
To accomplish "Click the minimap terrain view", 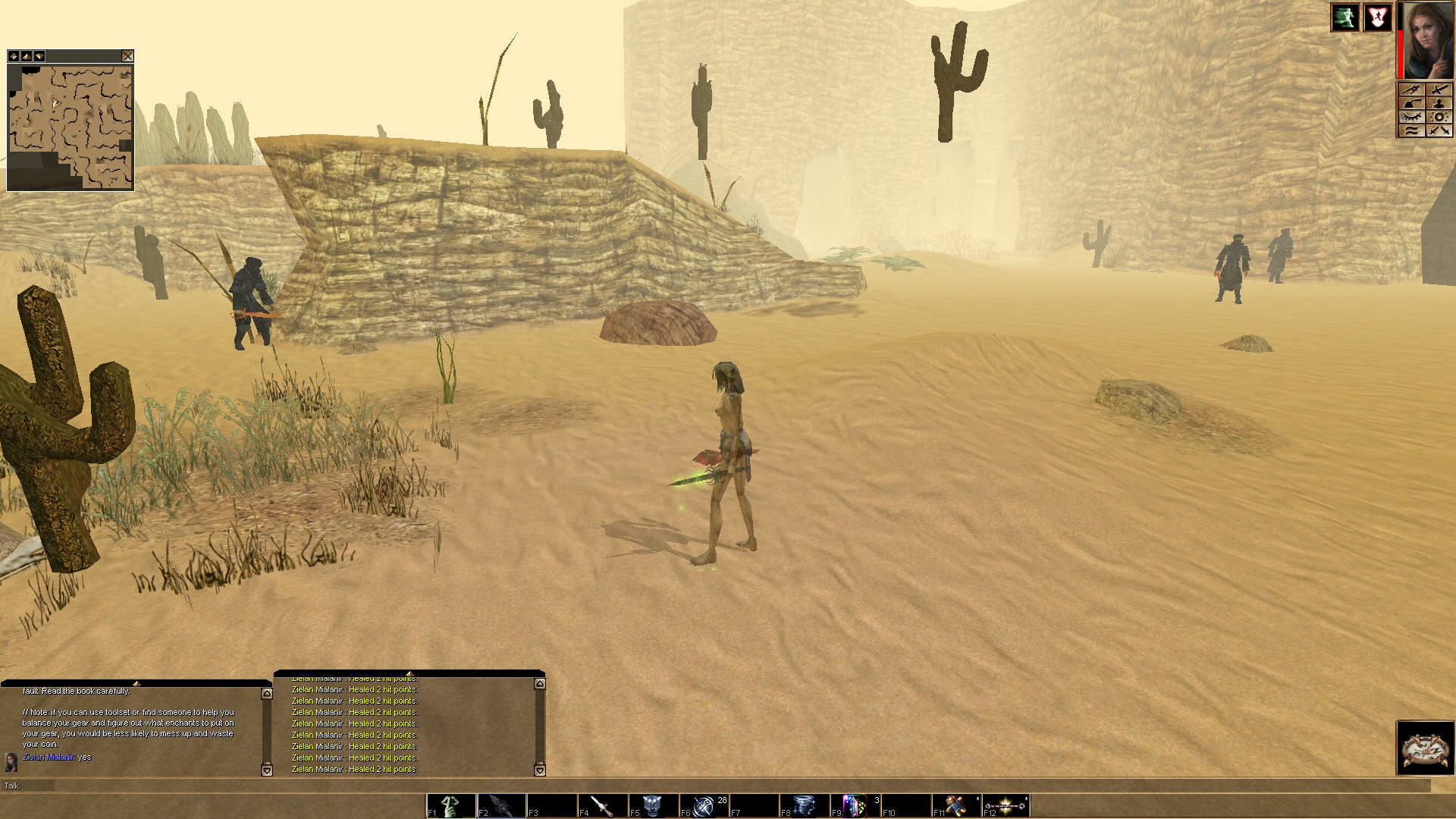I will [71, 127].
